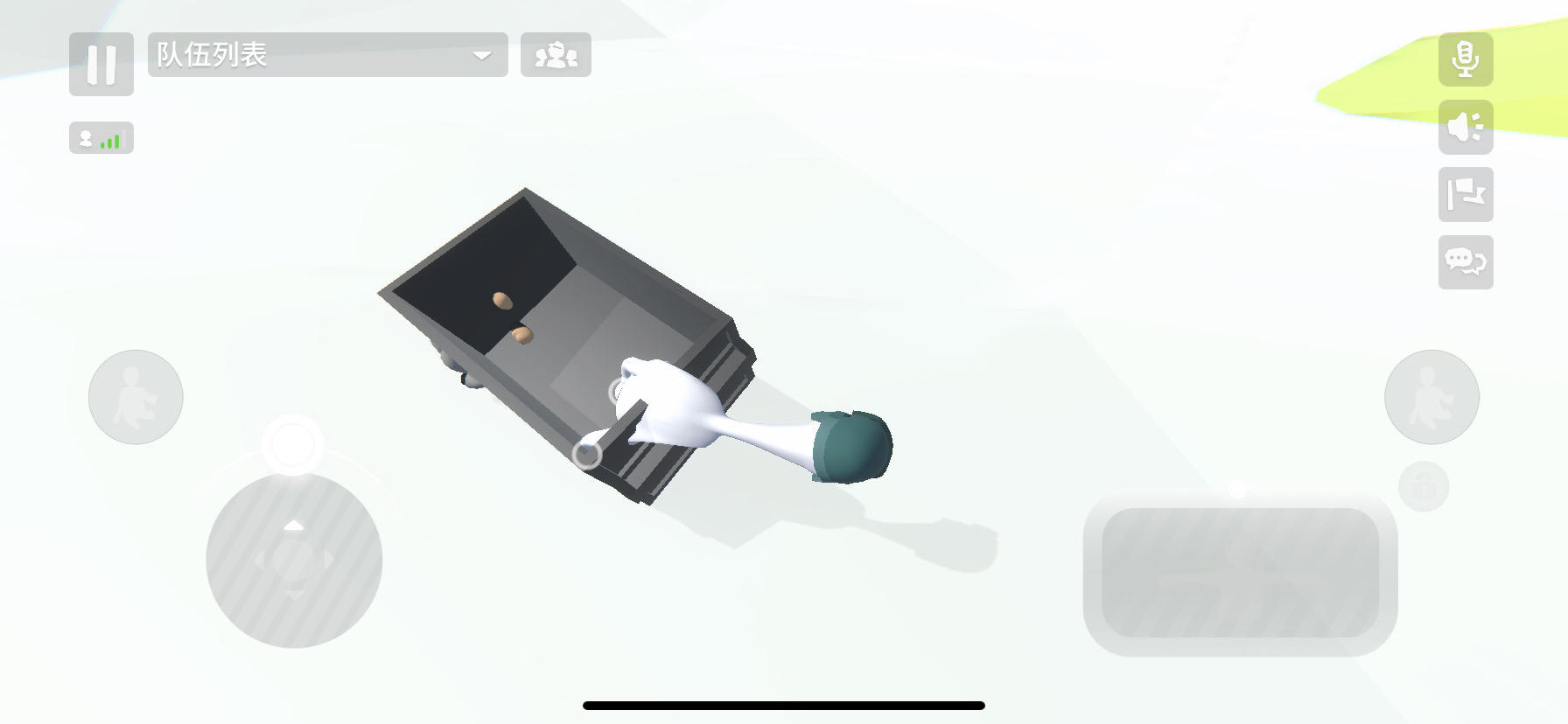Tap the pause button in the top-left corner
The width and height of the screenshot is (1568, 724).
(101, 65)
